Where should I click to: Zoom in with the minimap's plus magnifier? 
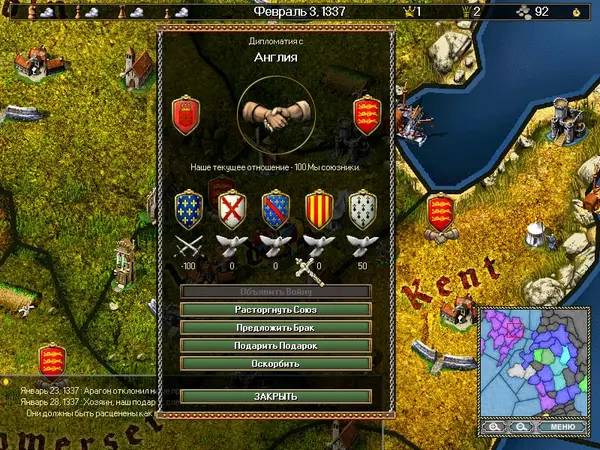[x=496, y=427]
